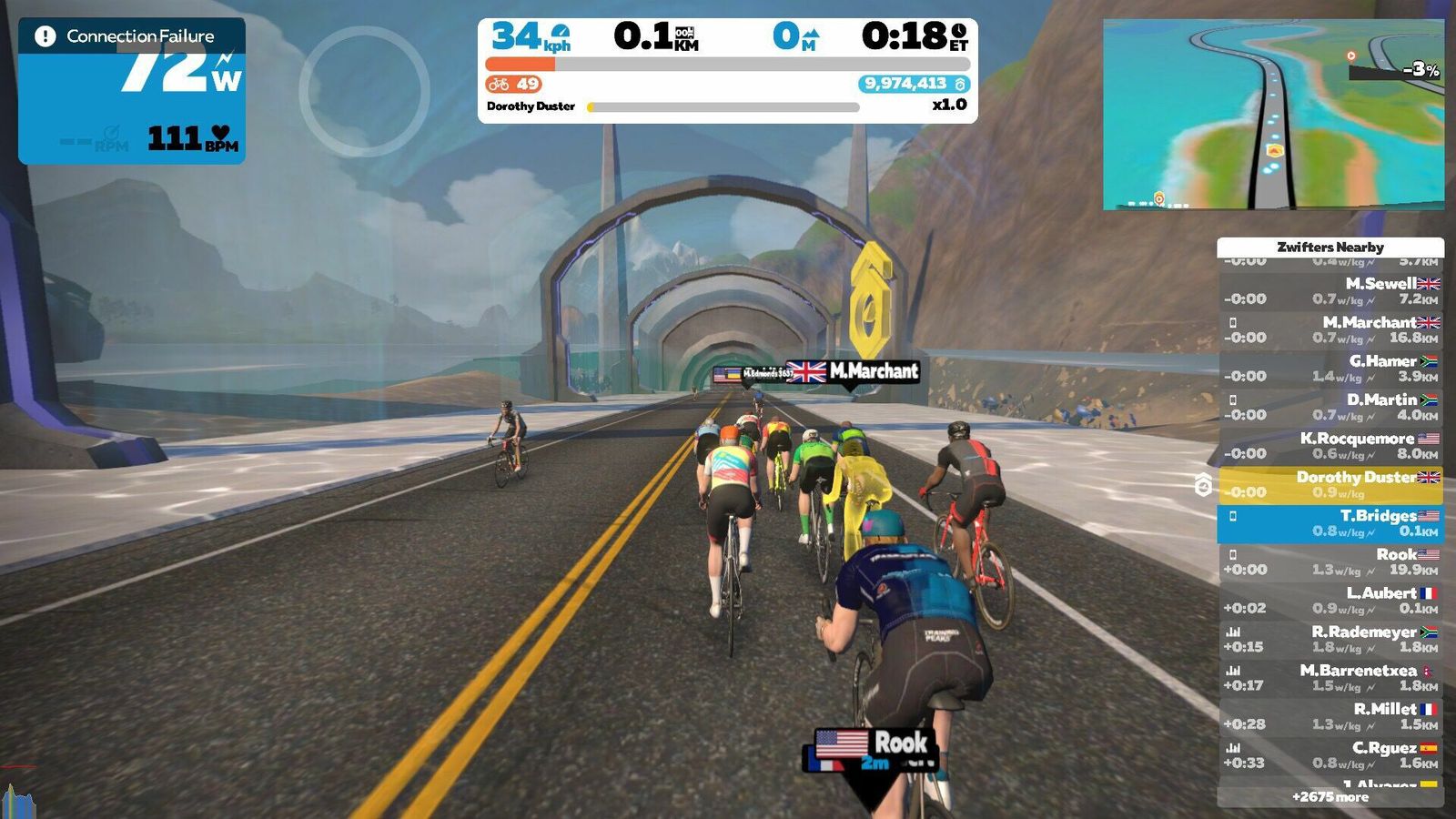Select M.Marchant row in the riders list
The height and width of the screenshot is (819, 1456).
point(1330,329)
